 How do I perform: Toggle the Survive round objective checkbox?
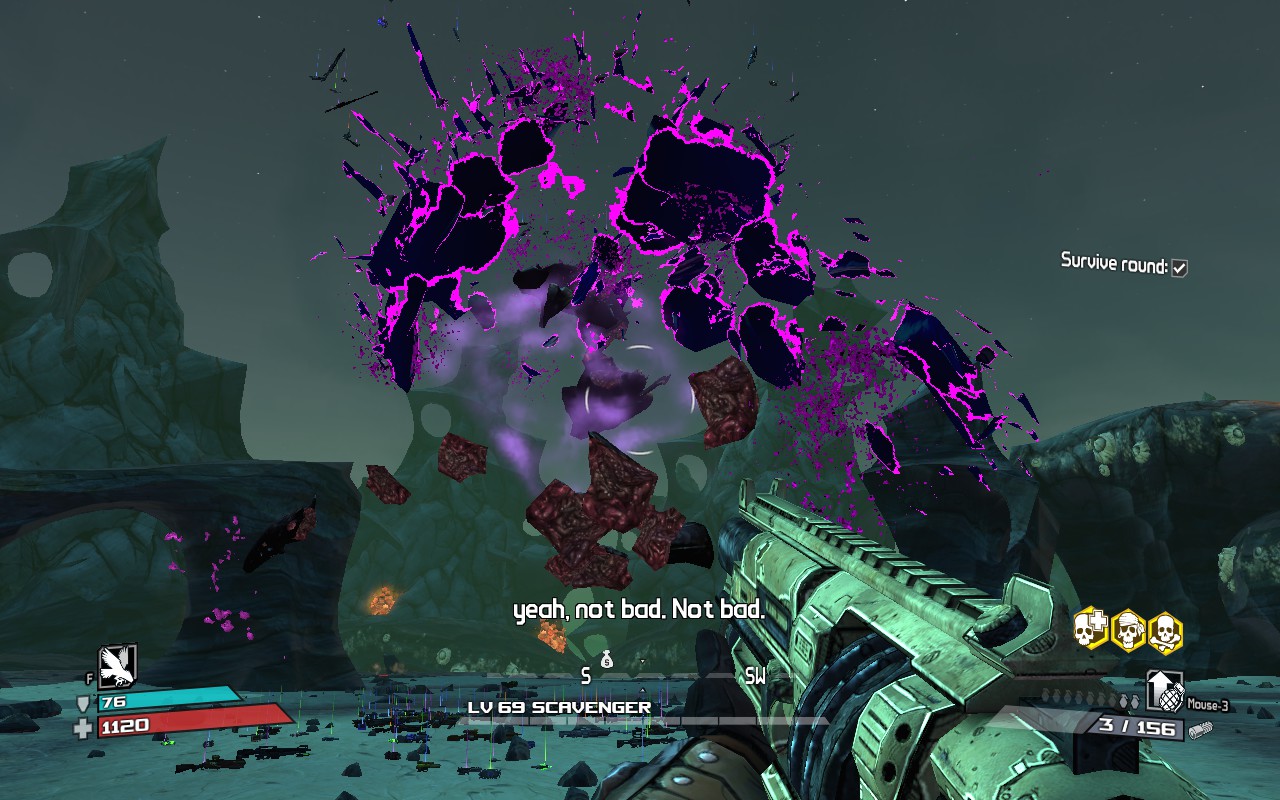[x=1180, y=267]
